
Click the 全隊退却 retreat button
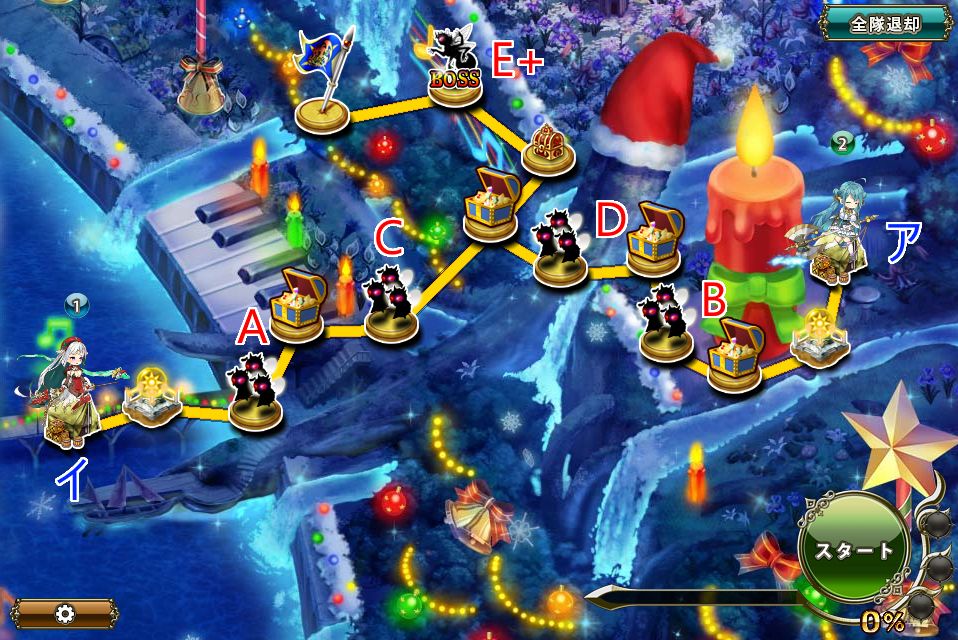884,21
